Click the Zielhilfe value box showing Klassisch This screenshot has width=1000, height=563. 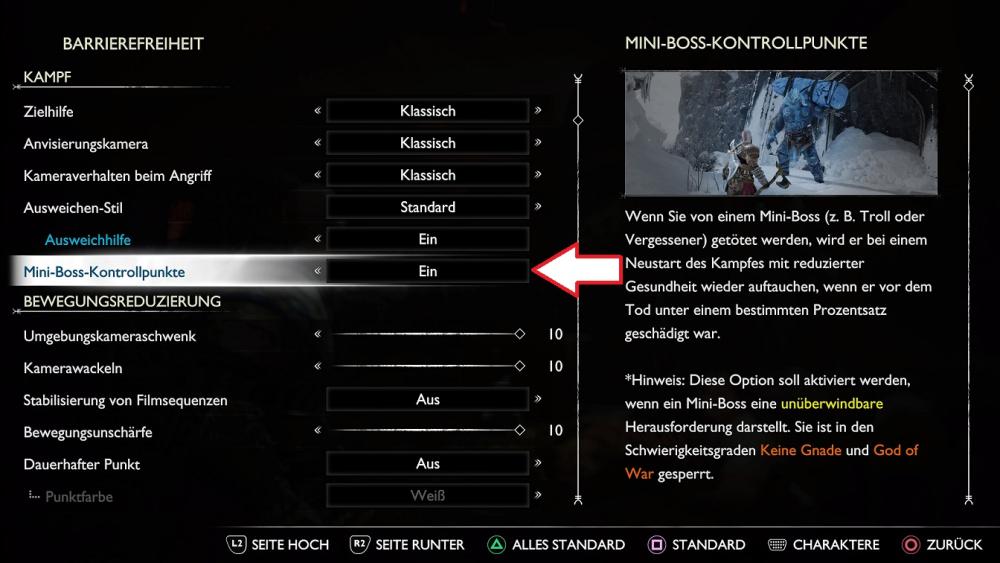(x=427, y=111)
